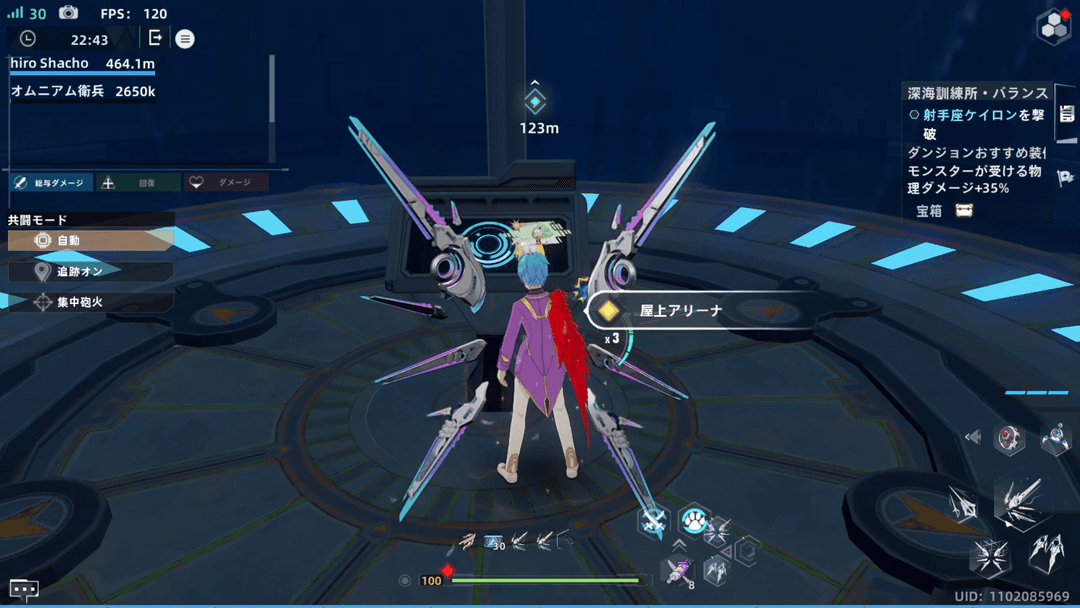
Task: Switch to the 回復 healing tab
Action: click(138, 183)
